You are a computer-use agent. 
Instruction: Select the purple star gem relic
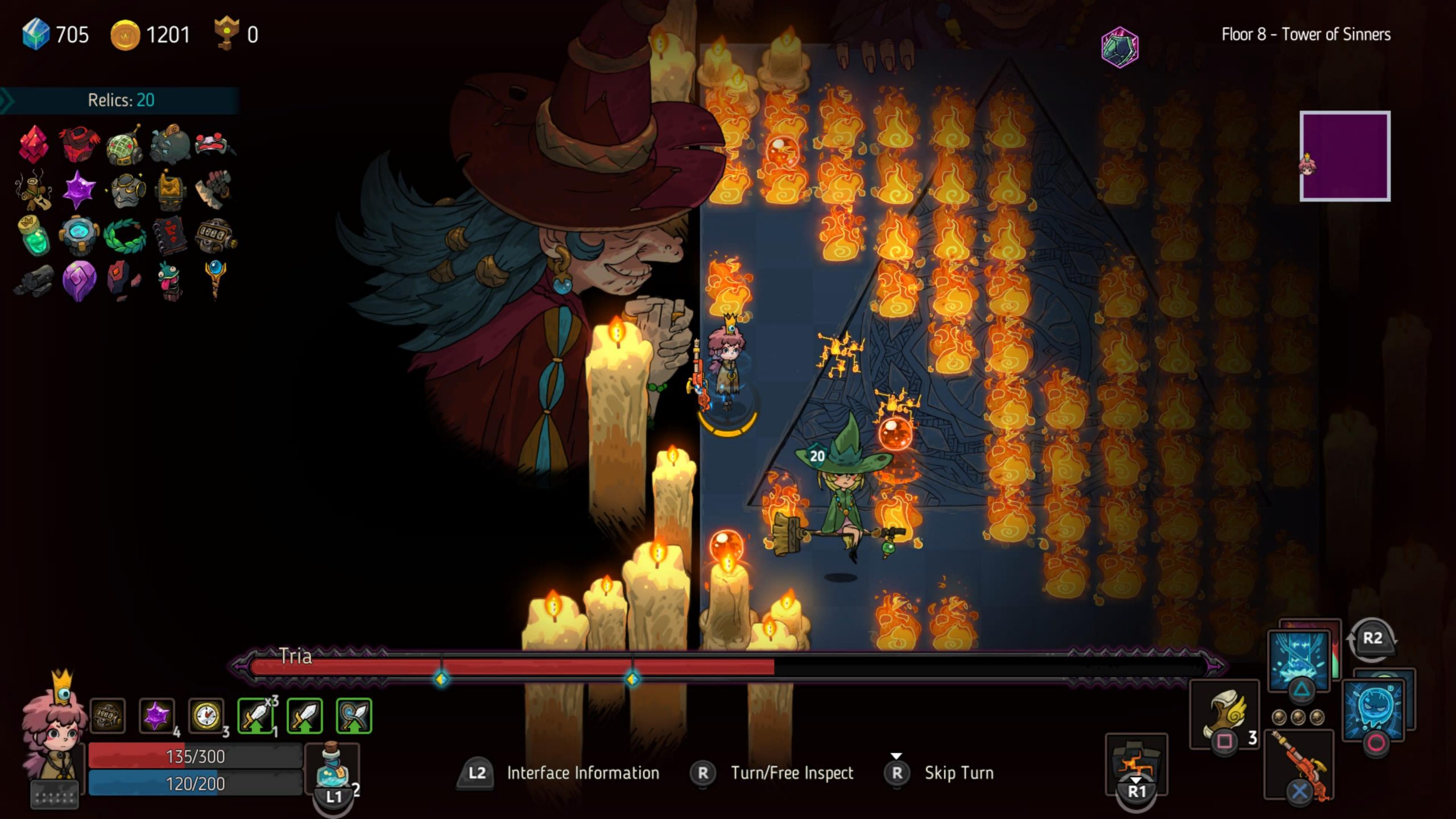(79, 189)
